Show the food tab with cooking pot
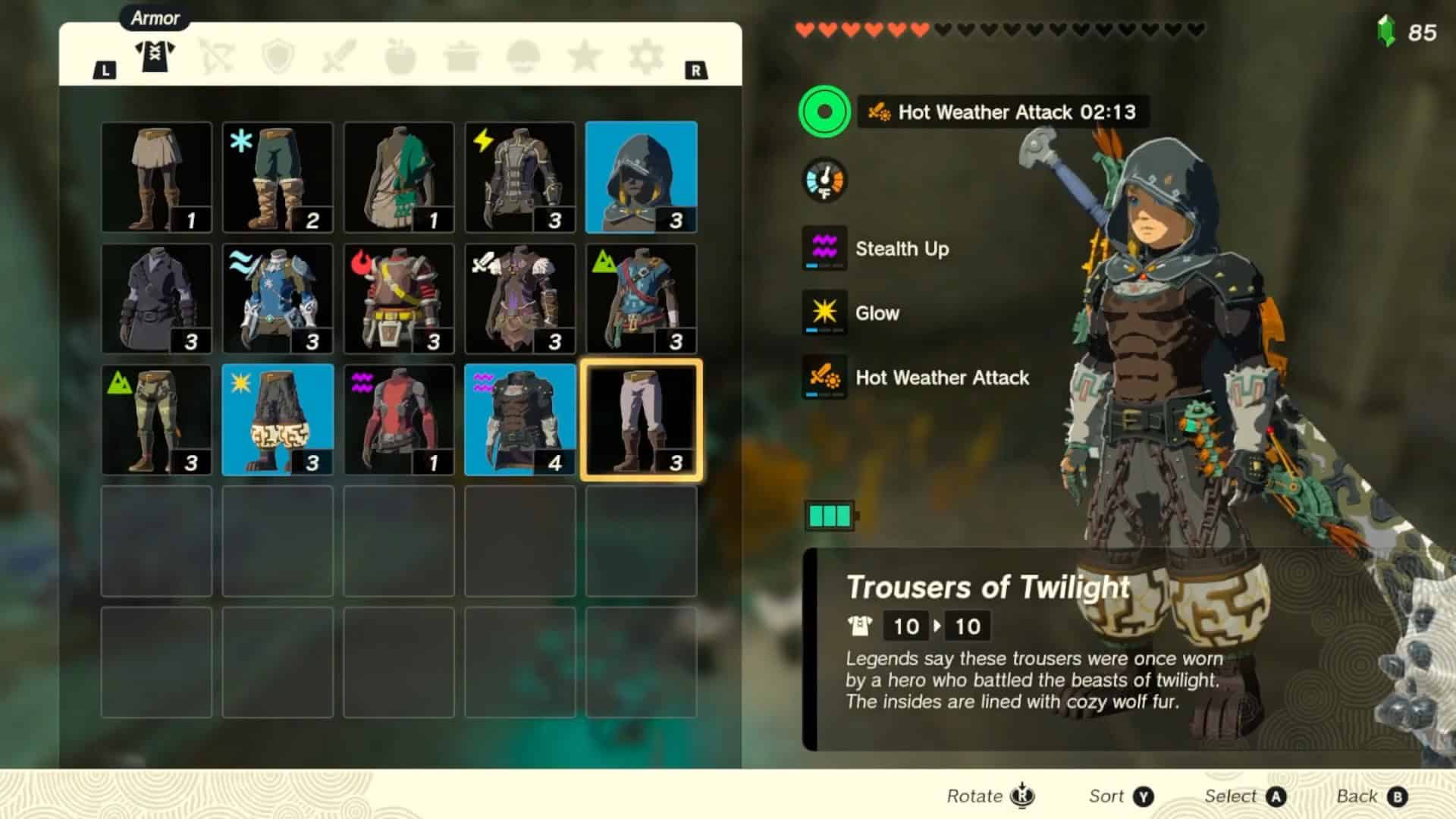Viewport: 1456px width, 819px height. (462, 56)
